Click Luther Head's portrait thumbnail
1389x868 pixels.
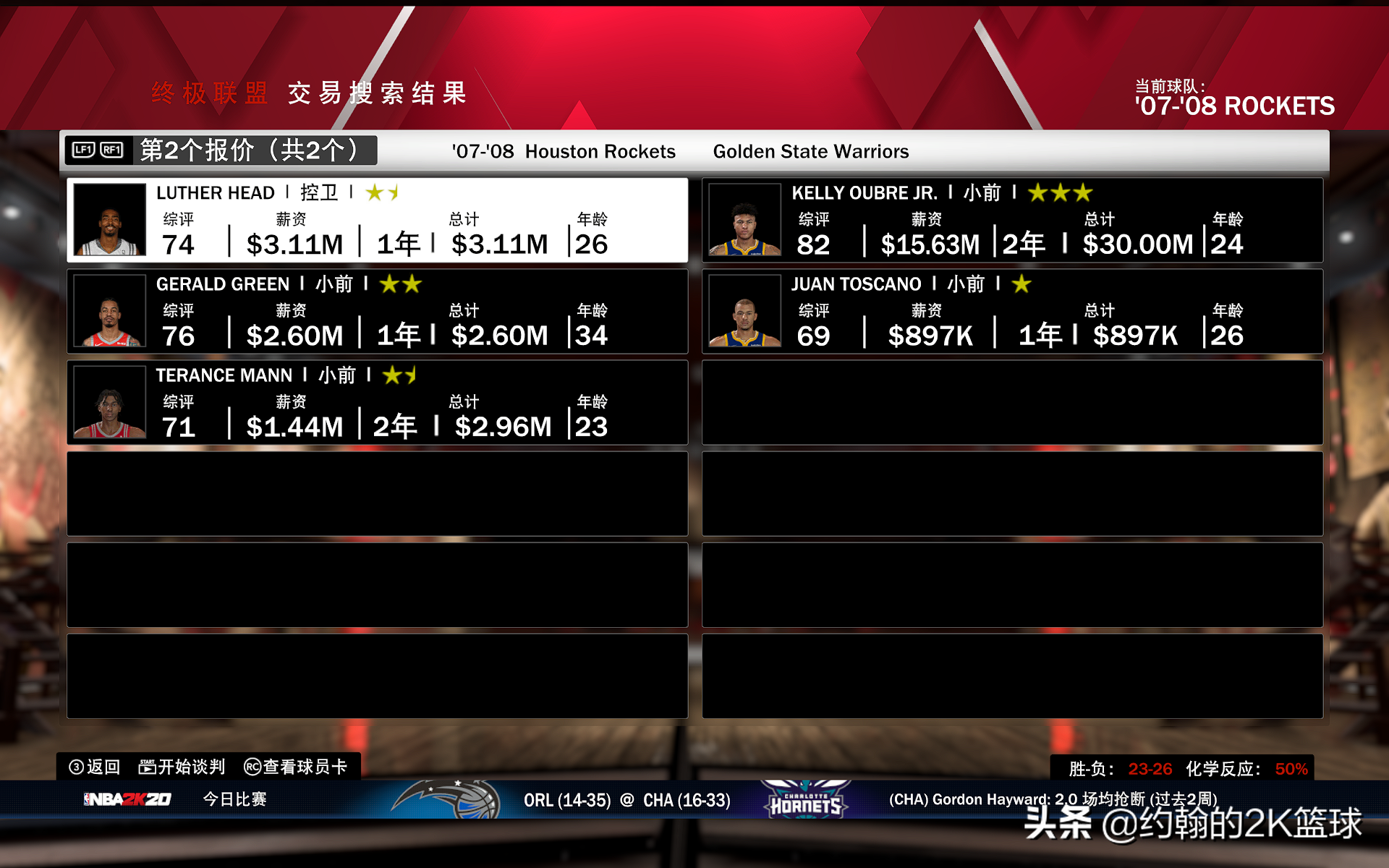coord(110,220)
